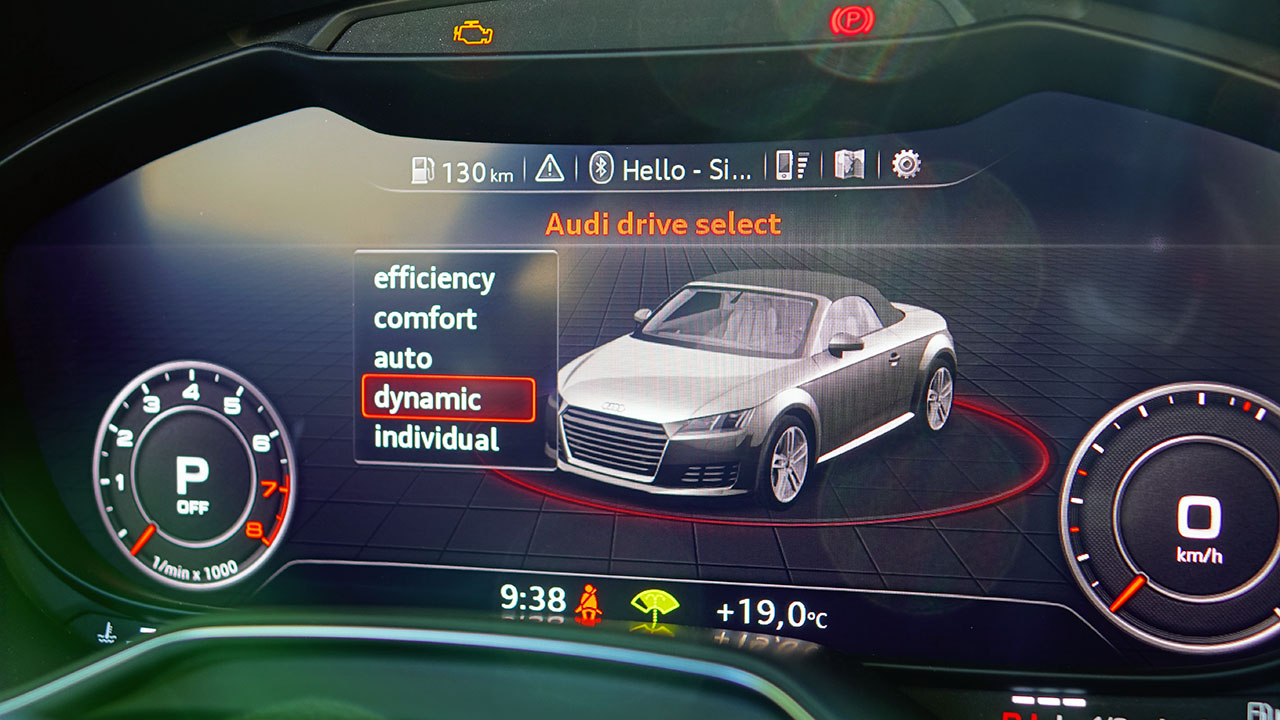The width and height of the screenshot is (1280, 720).
Task: Open the navigation map icon
Action: tap(849, 166)
